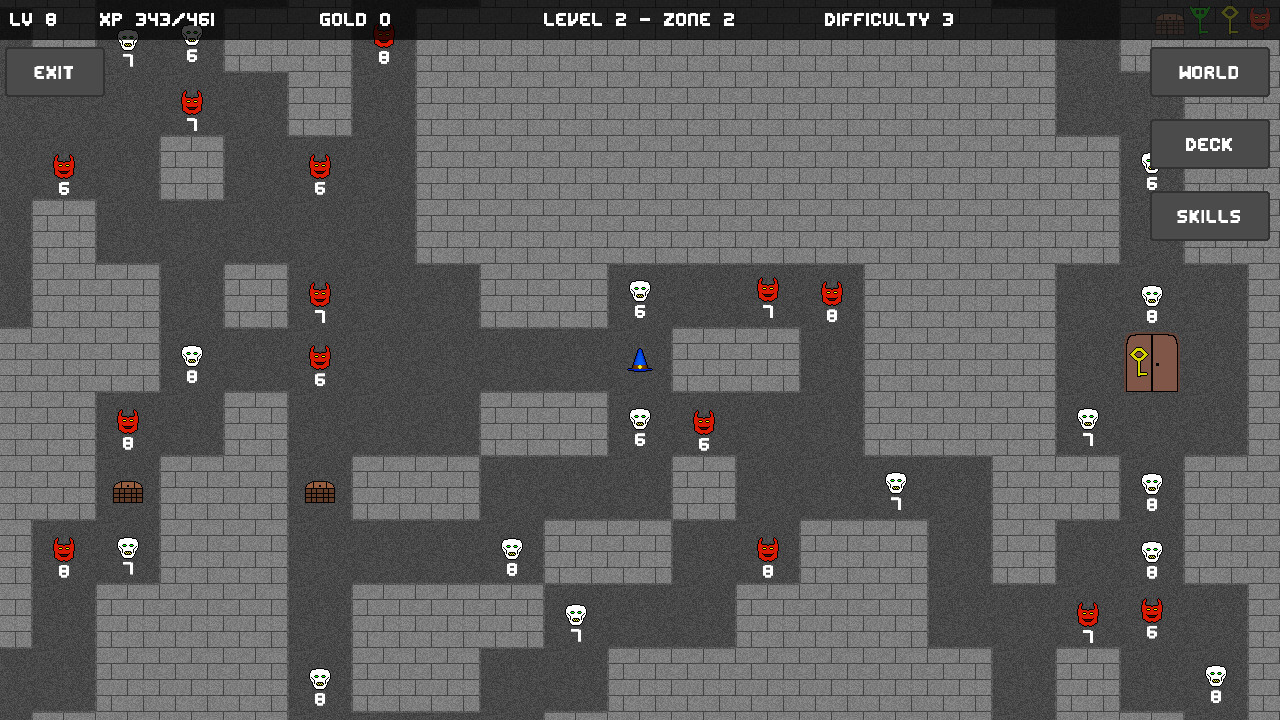The width and height of the screenshot is (1280, 720).
Task: Attack the devil numbered 6 at far bottom-right
Action: [x=1151, y=611]
